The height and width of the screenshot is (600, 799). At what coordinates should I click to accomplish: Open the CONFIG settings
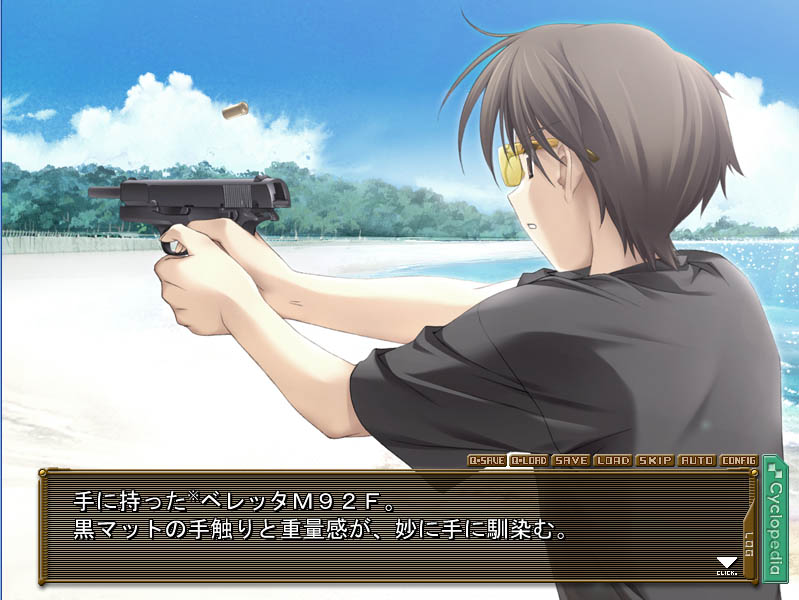[739, 460]
